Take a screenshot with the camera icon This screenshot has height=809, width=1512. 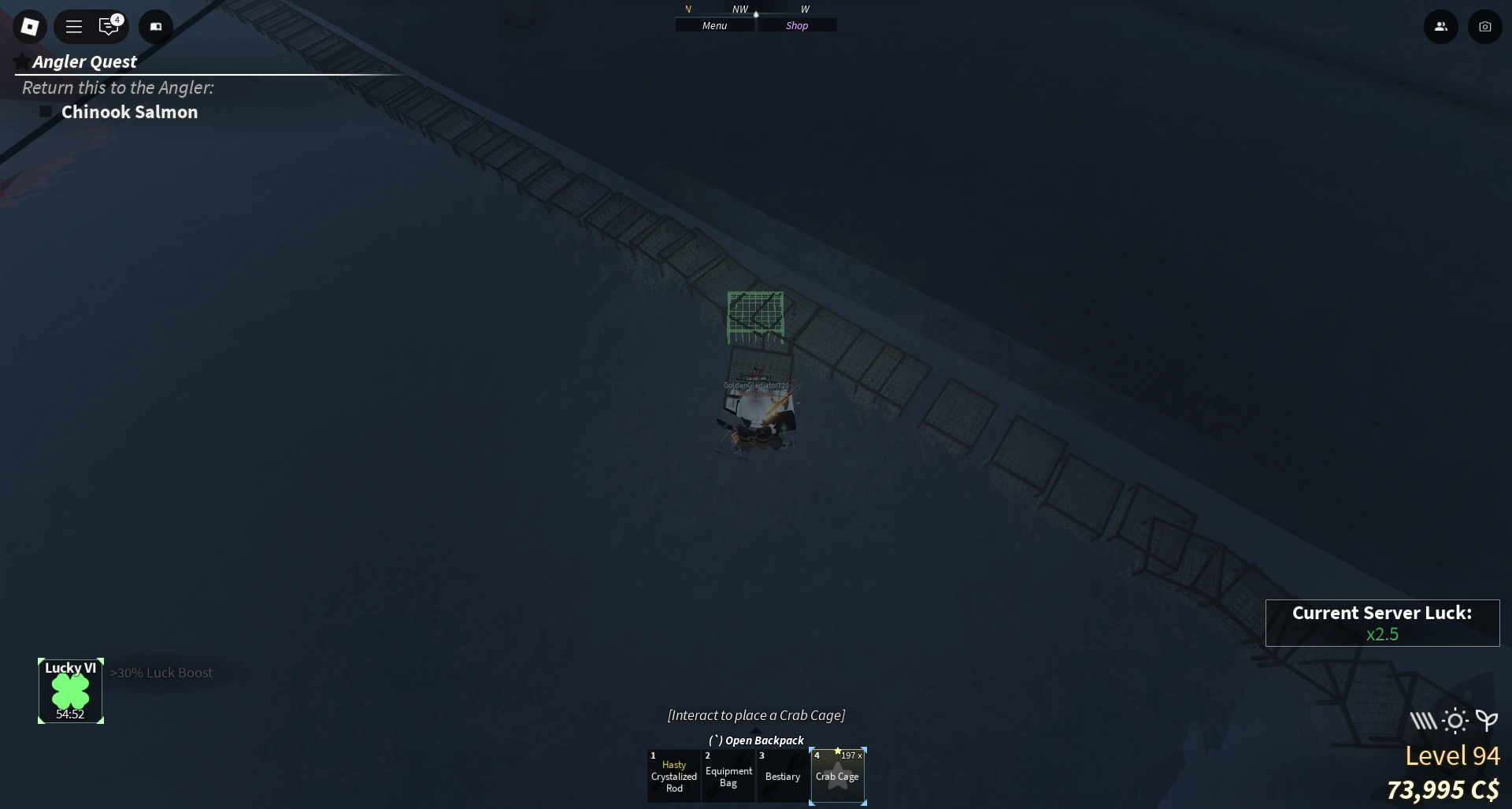pyautogui.click(x=1486, y=26)
